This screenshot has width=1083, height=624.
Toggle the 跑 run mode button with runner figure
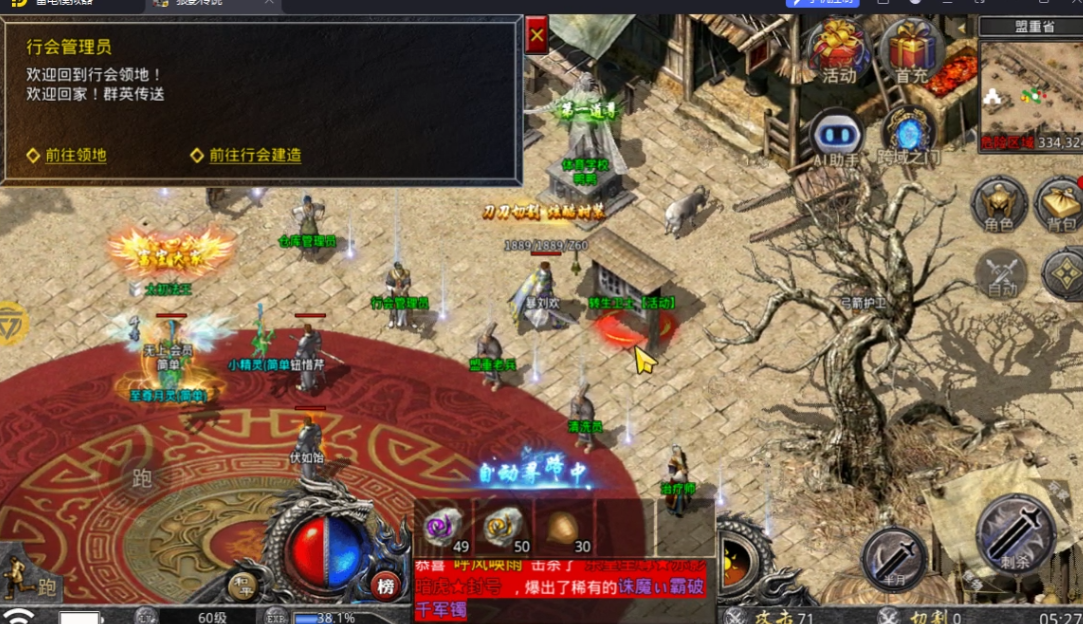(28, 581)
